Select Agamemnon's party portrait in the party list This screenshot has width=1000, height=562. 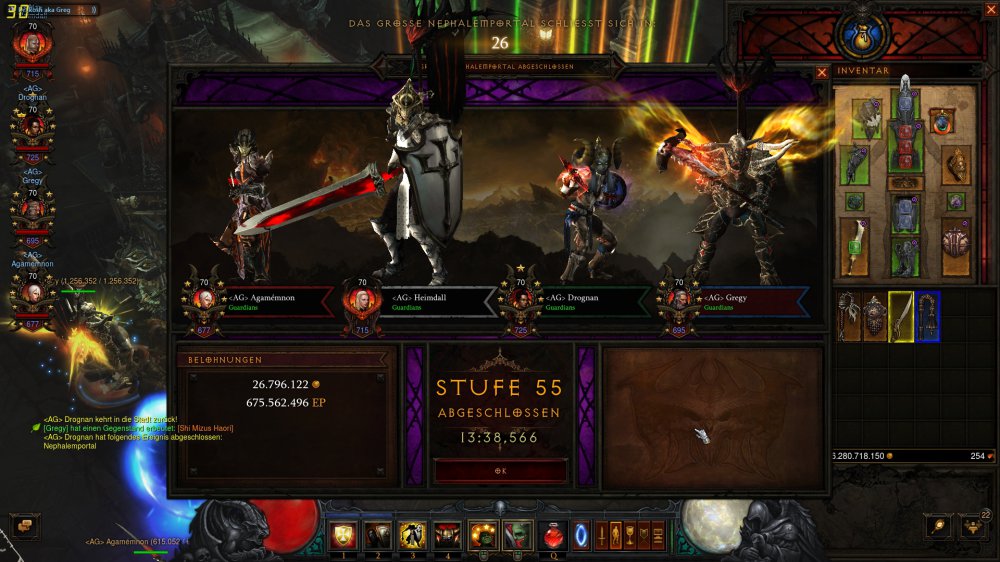pyautogui.click(x=32, y=292)
